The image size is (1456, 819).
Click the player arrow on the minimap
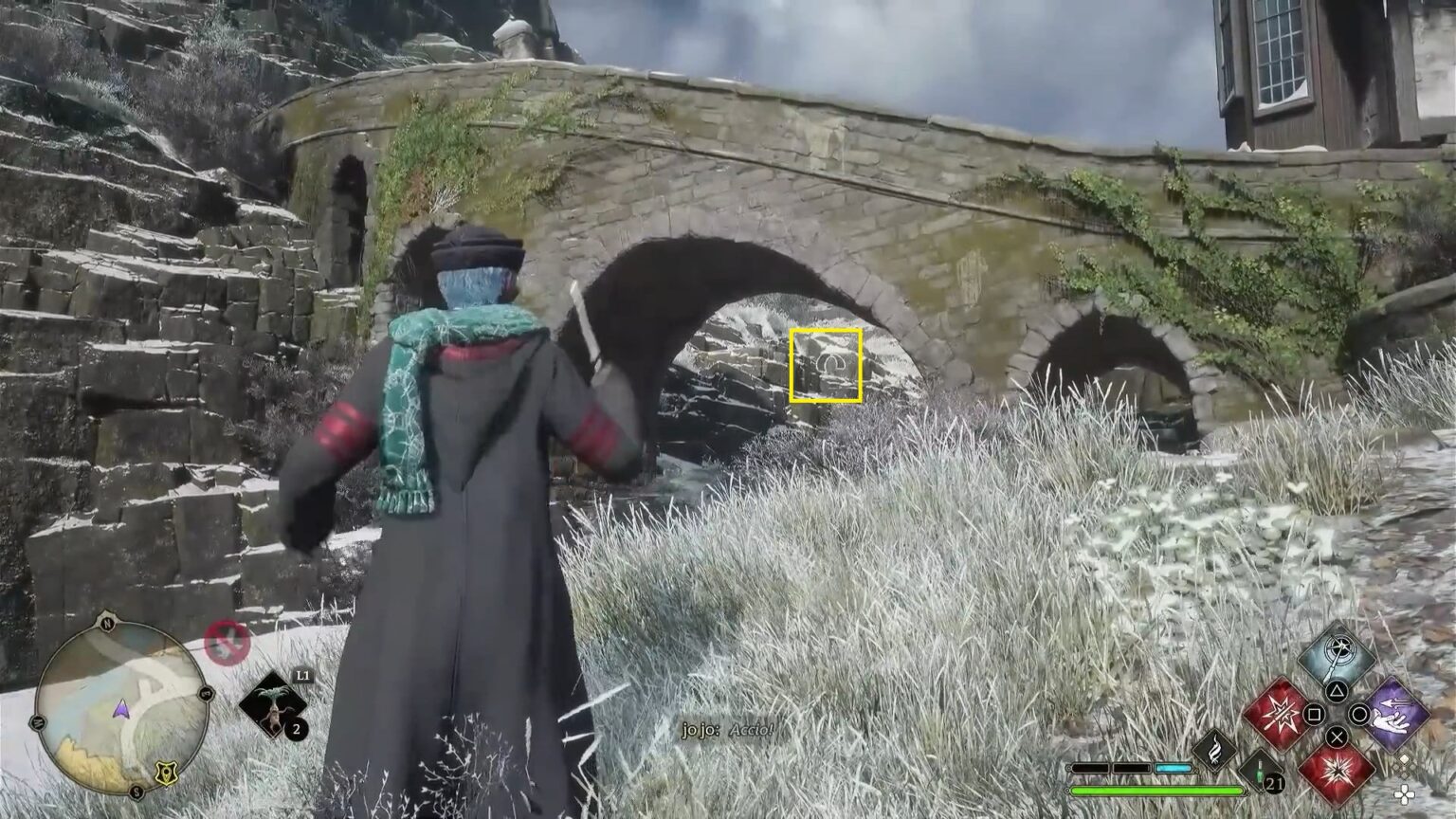pos(122,710)
